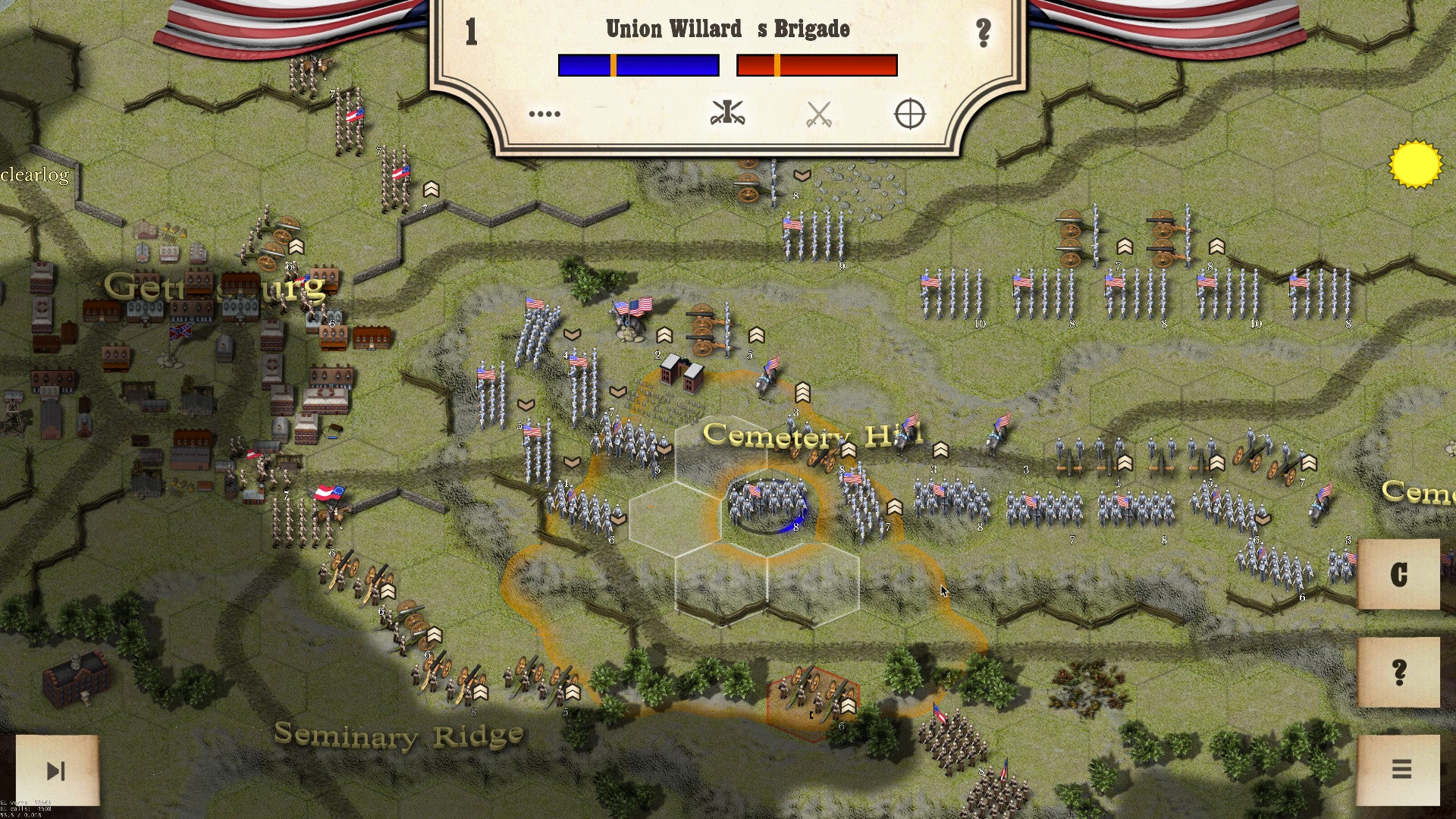This screenshot has height=819, width=1456.
Task: Select the circled Union brigade on Cemetery Hill
Action: tap(767, 503)
